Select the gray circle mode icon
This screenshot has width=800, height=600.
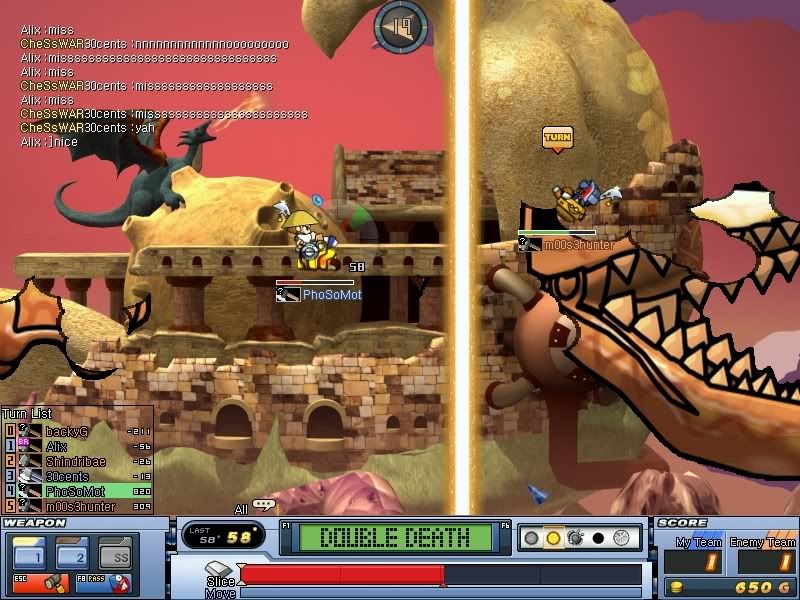[532, 538]
